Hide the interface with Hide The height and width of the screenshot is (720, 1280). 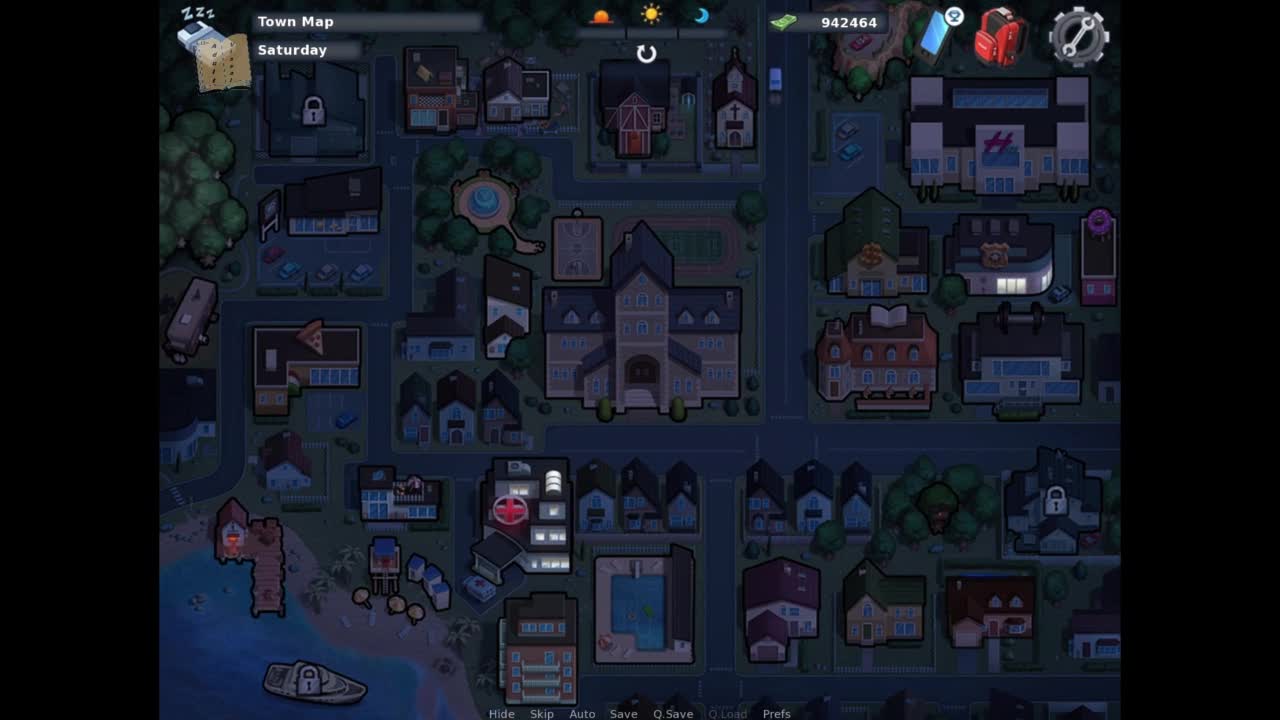pos(501,714)
